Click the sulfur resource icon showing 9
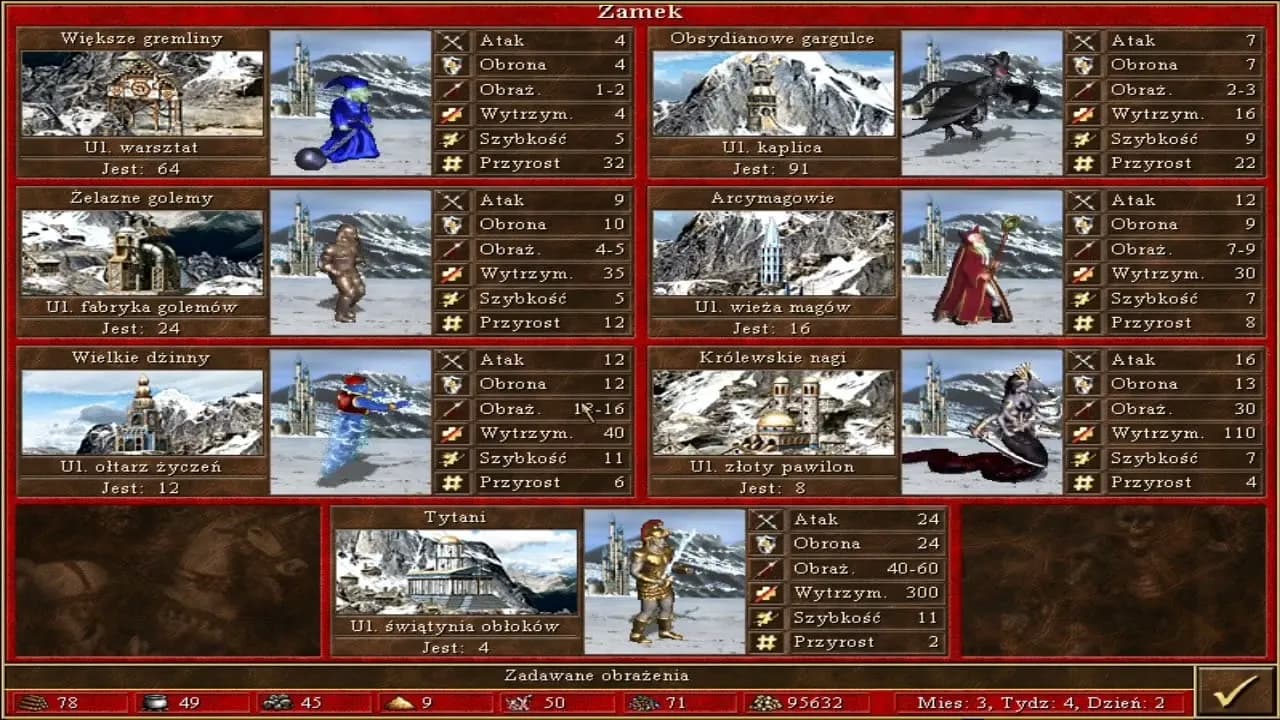The height and width of the screenshot is (720, 1280). tap(398, 703)
